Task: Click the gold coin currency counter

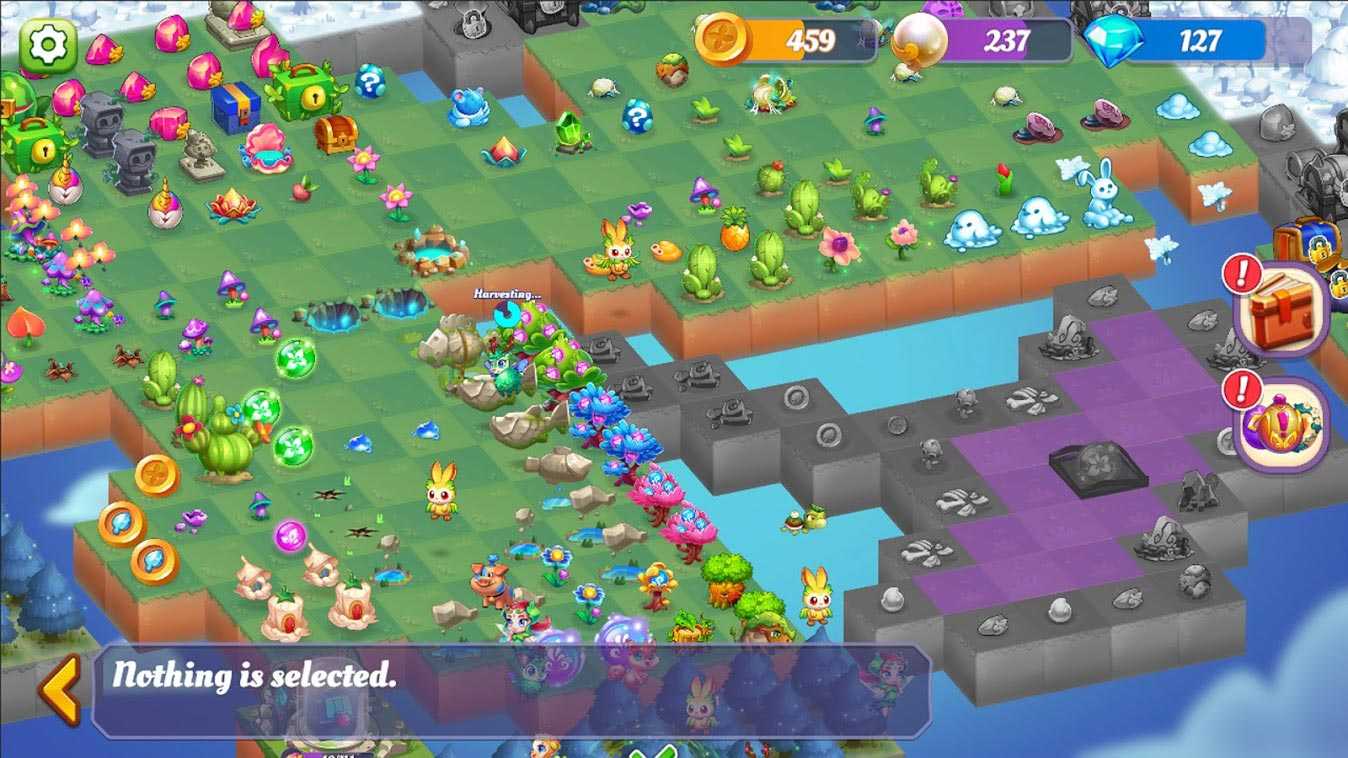Action: pos(775,41)
